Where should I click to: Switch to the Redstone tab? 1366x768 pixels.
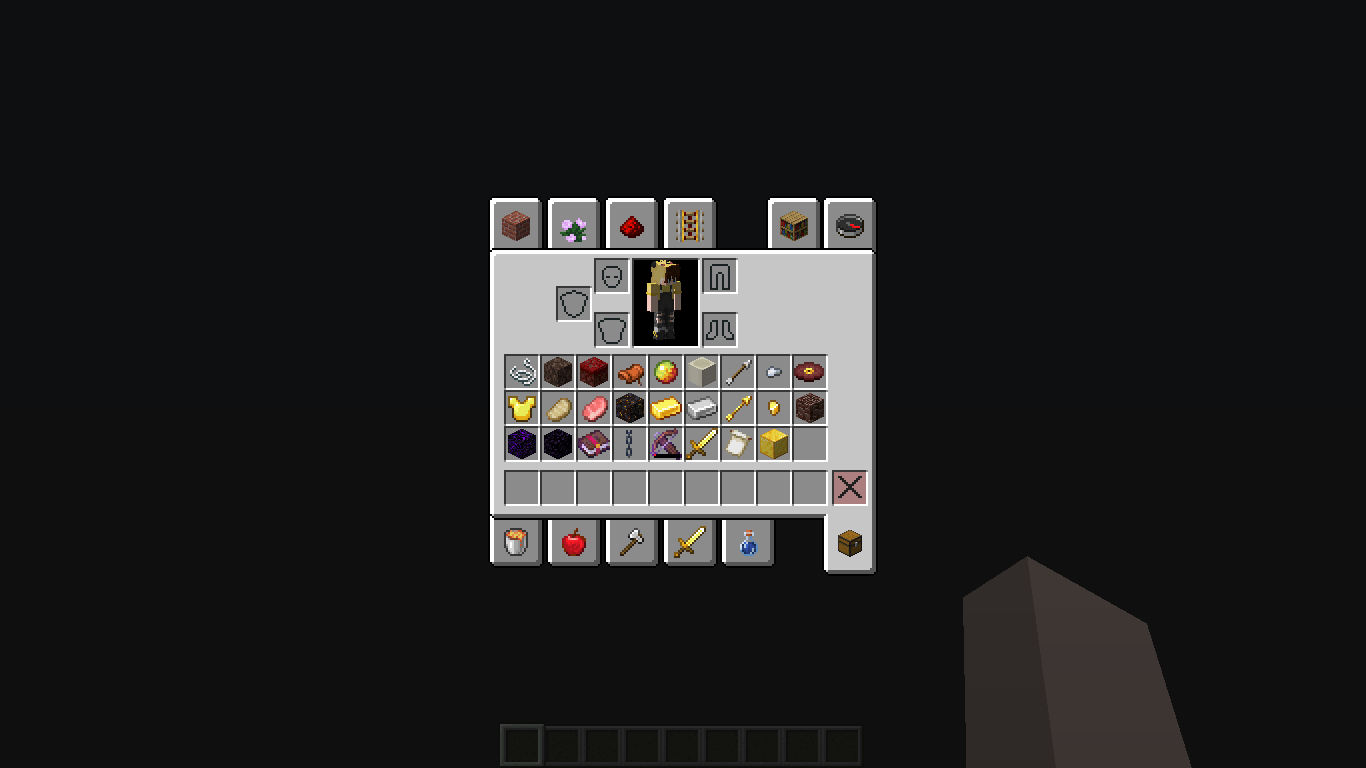[x=631, y=225]
